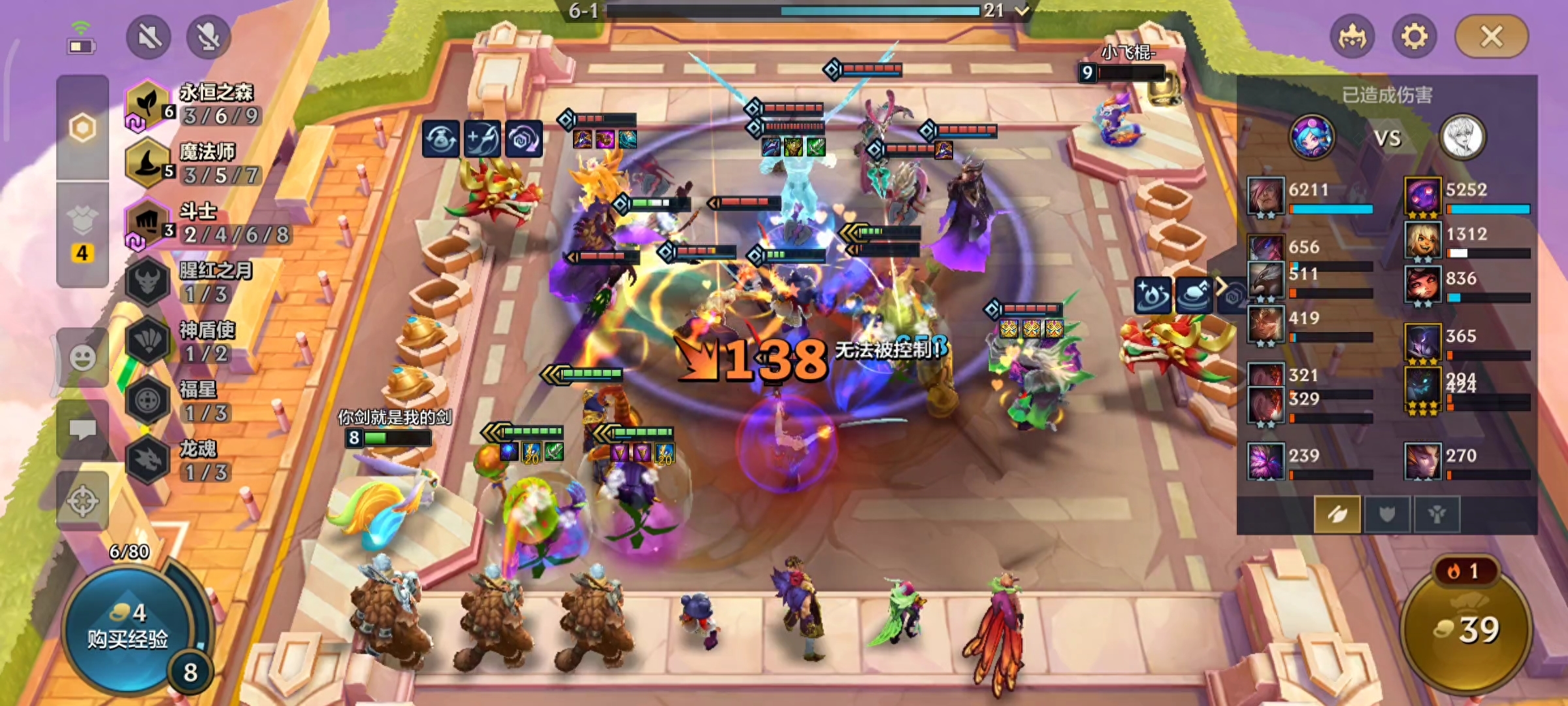Toggle the muted microphone button

[208, 37]
